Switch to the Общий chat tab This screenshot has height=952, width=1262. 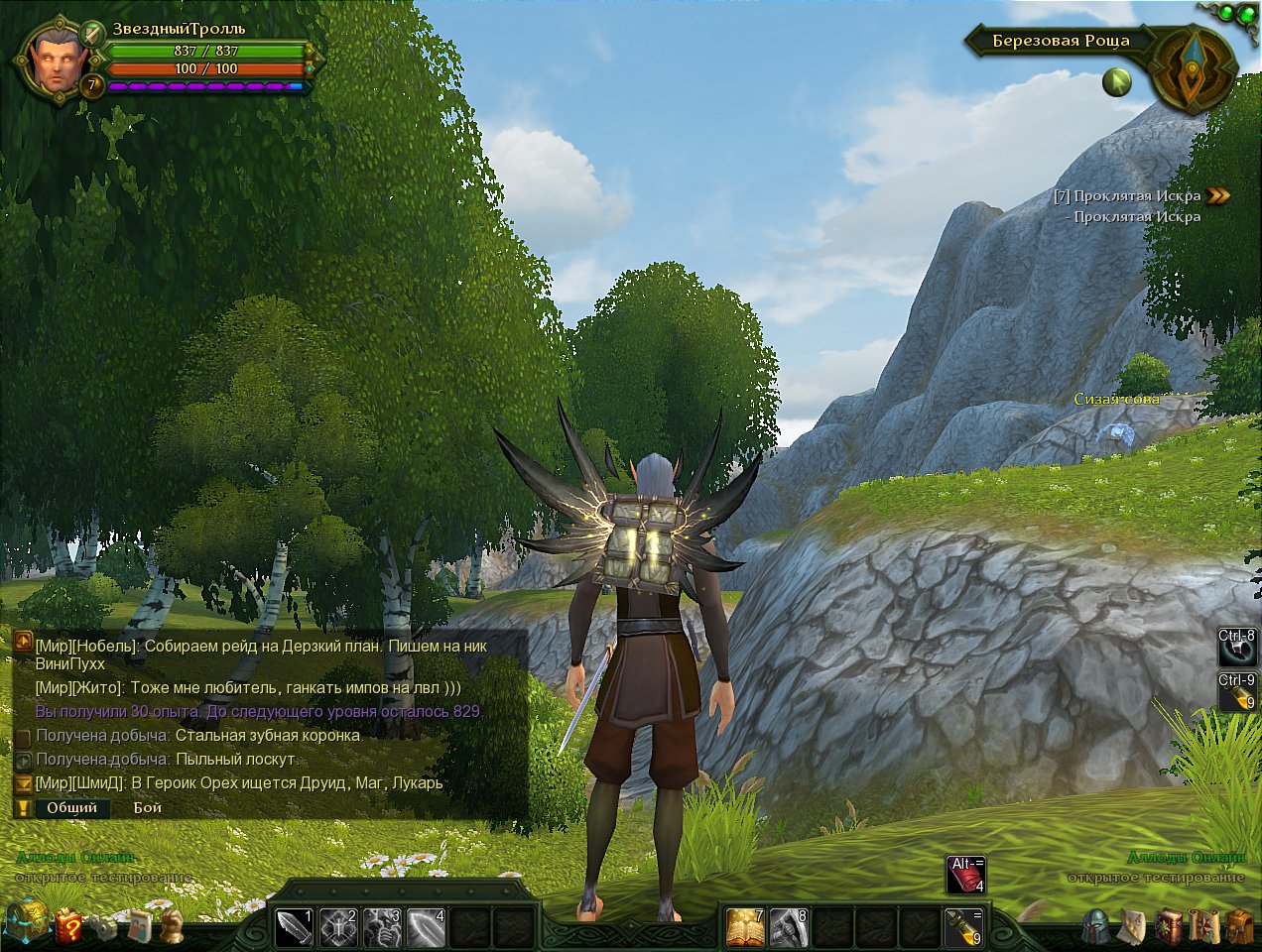(x=72, y=807)
